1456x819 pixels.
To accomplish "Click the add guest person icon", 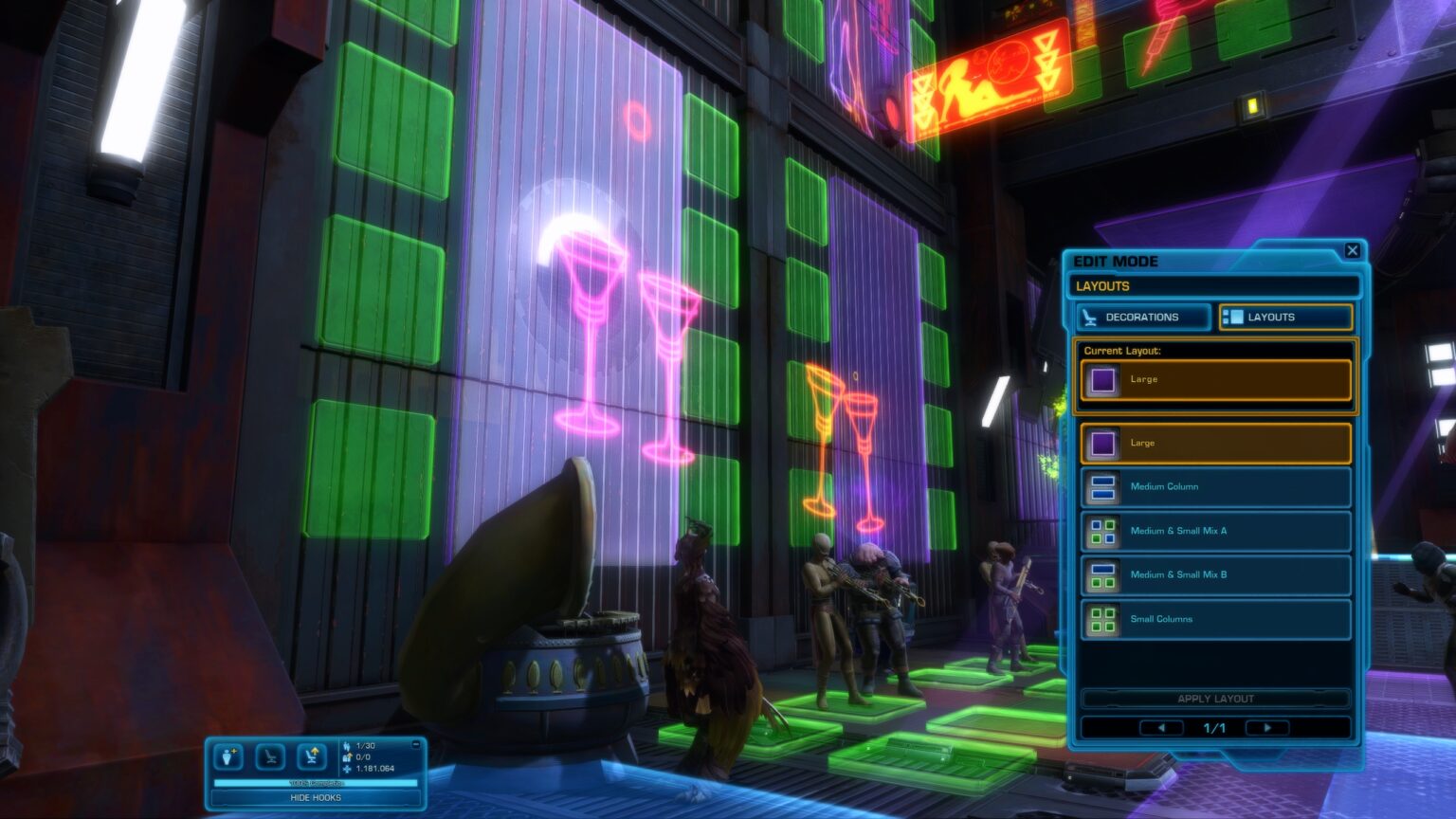I will (x=227, y=756).
